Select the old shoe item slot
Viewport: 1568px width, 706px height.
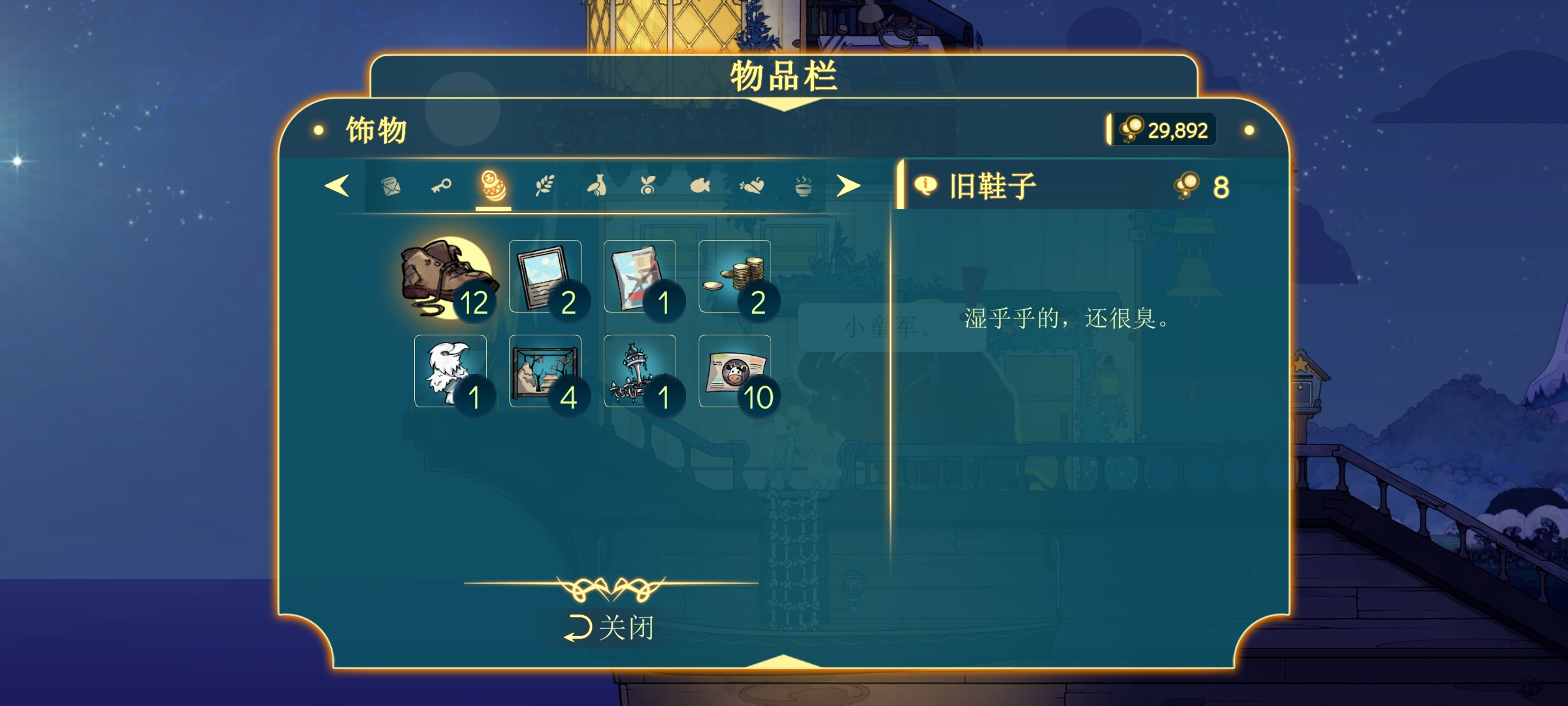(x=449, y=277)
